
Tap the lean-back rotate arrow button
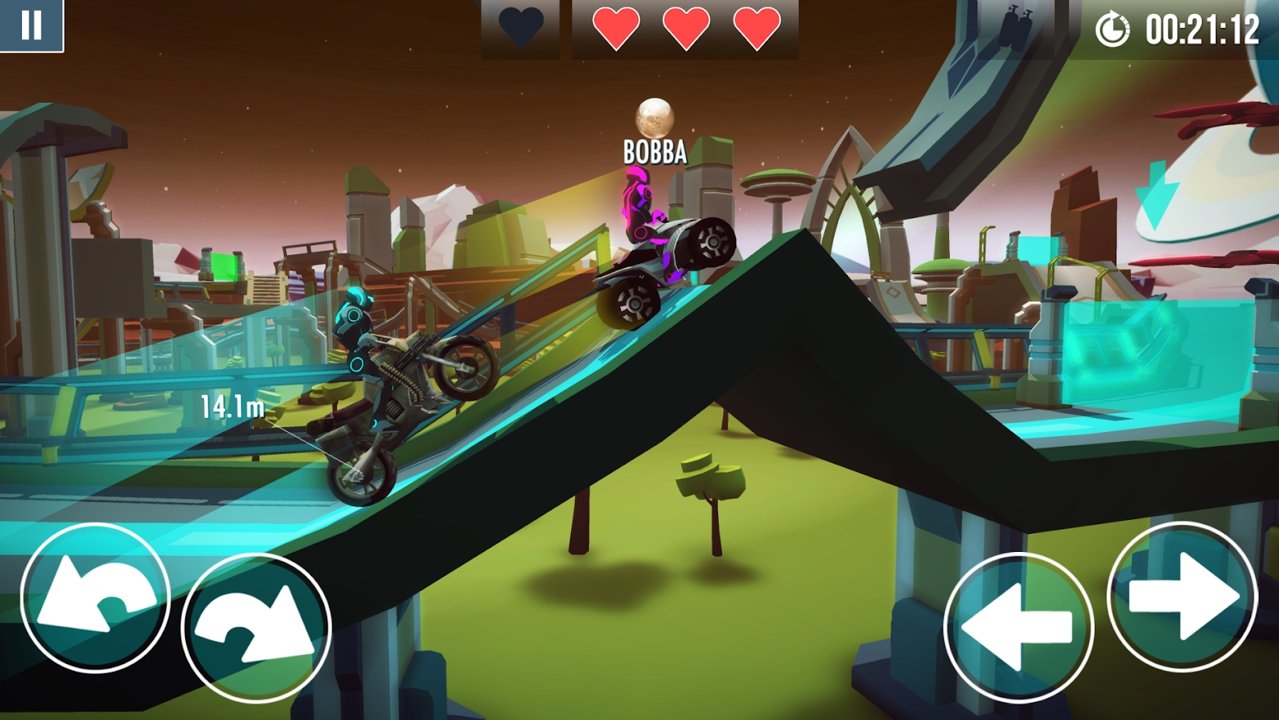(x=95, y=598)
